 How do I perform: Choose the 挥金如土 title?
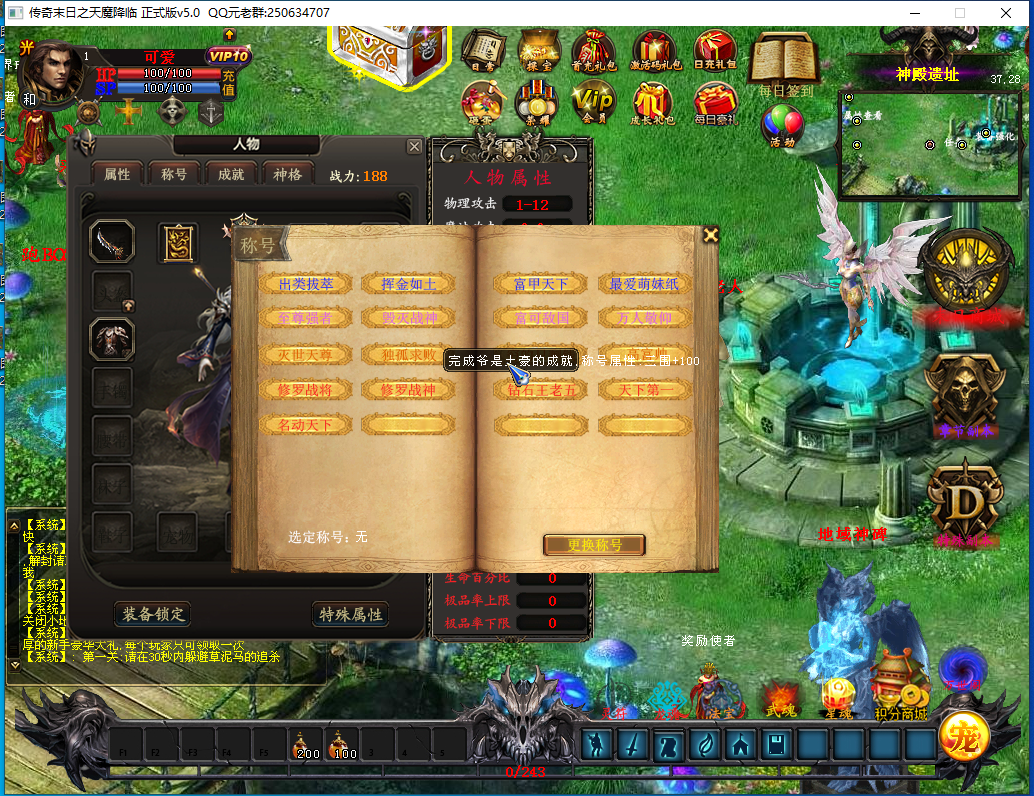tap(408, 284)
